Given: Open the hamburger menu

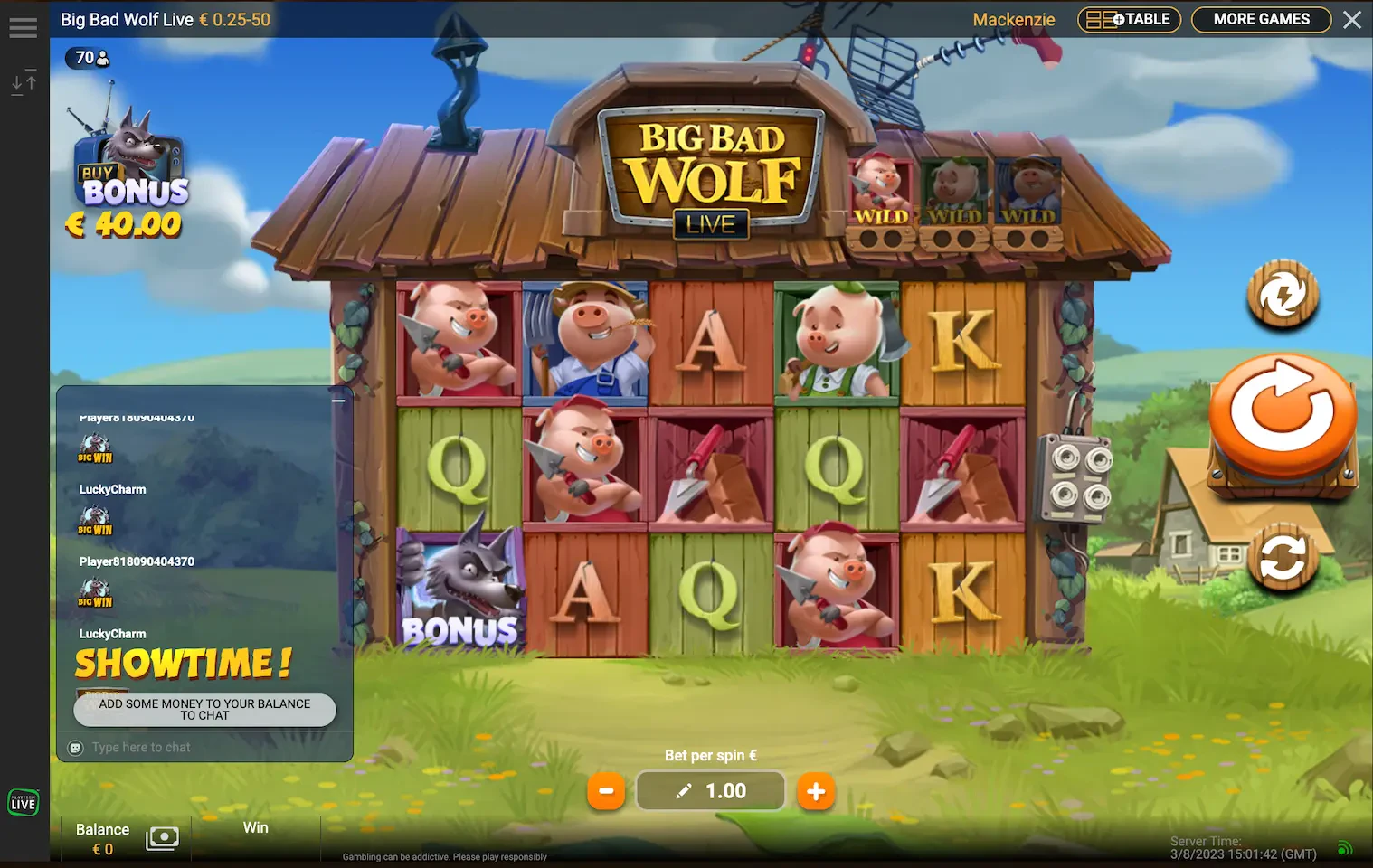Looking at the screenshot, I should [24, 28].
